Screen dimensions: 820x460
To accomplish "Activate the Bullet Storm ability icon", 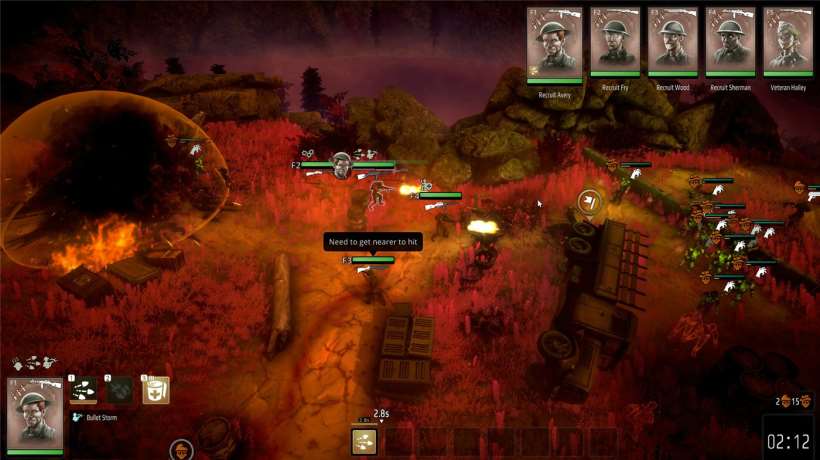I will (84, 390).
